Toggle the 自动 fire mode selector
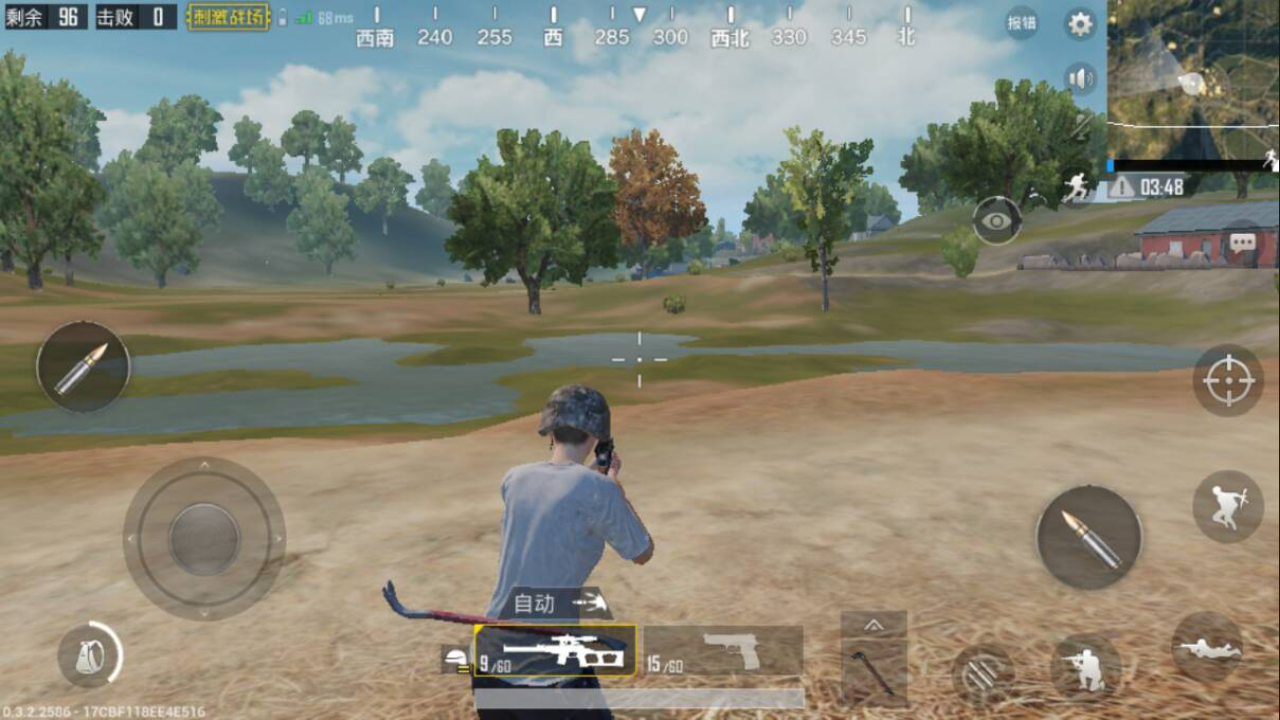The width and height of the screenshot is (1280, 720). 560,603
